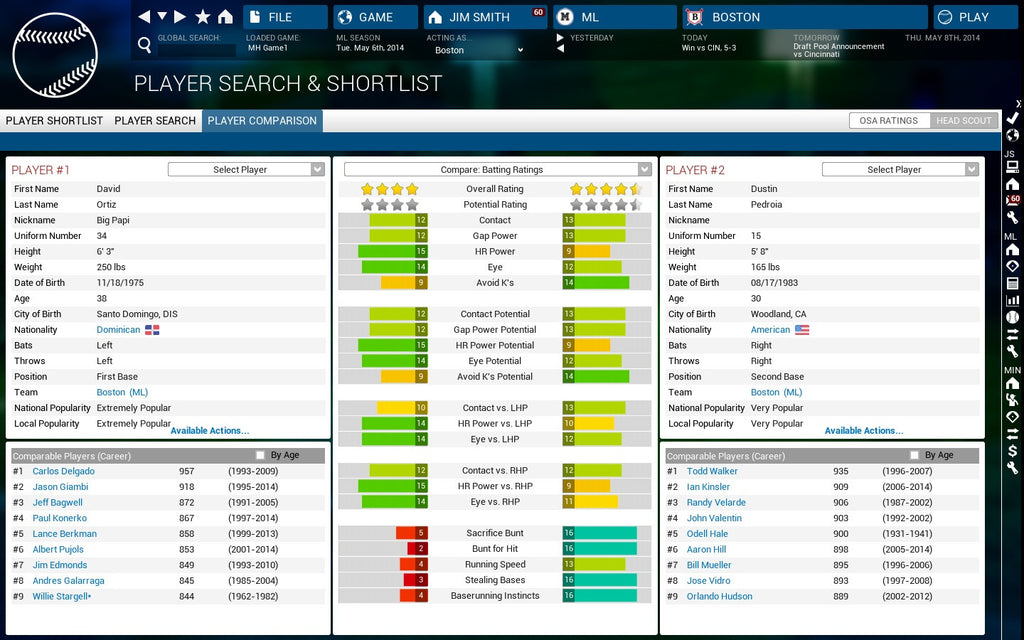Open the FILE menu
Viewport: 1024px width, 640px height.
click(x=285, y=17)
